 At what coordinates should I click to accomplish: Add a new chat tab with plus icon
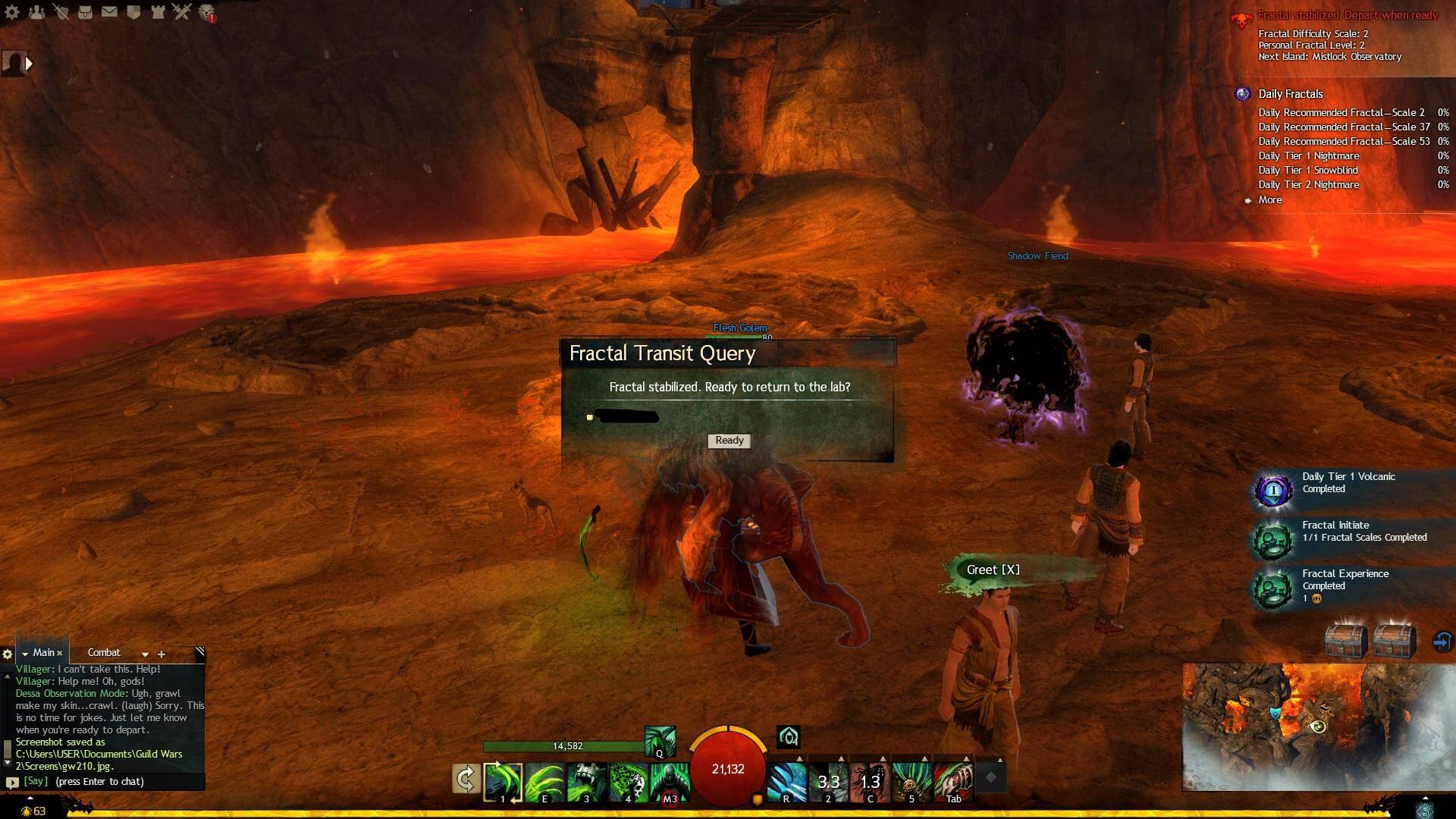(x=161, y=653)
